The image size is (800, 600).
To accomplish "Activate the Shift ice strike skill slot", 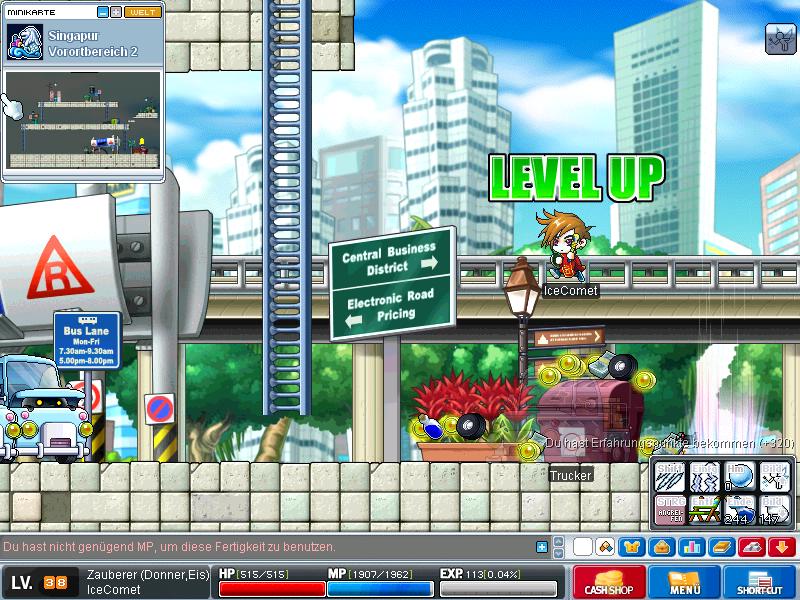I will coord(670,475).
